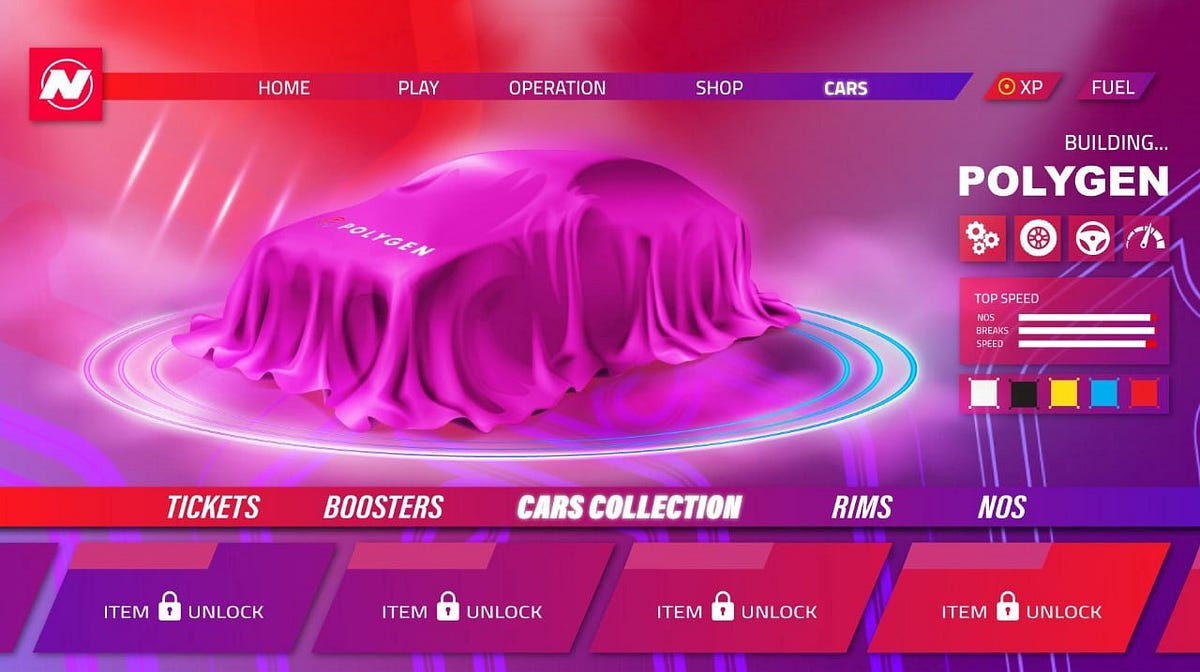The image size is (1200, 672).
Task: Open the Shop menu
Action: point(719,88)
